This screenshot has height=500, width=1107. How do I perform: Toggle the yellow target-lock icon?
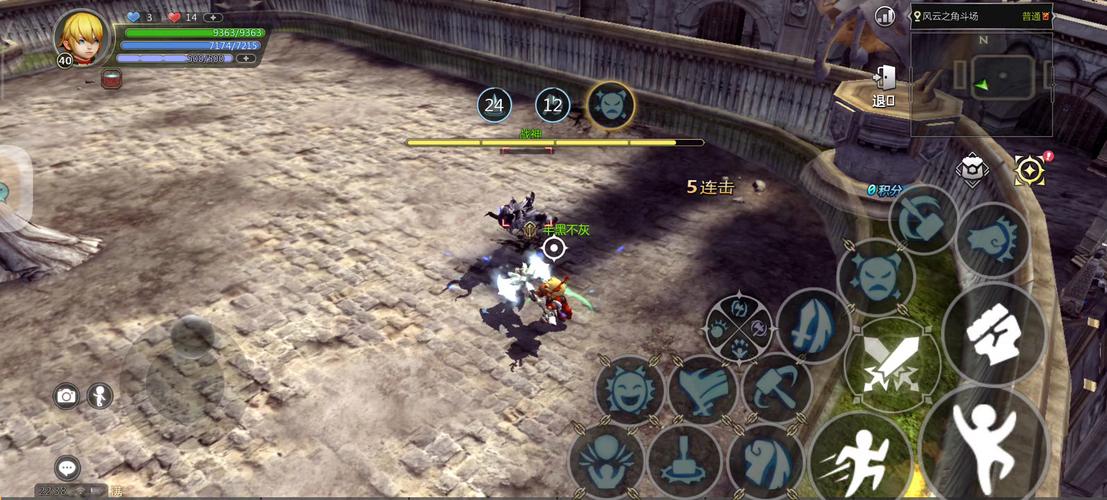1028,170
